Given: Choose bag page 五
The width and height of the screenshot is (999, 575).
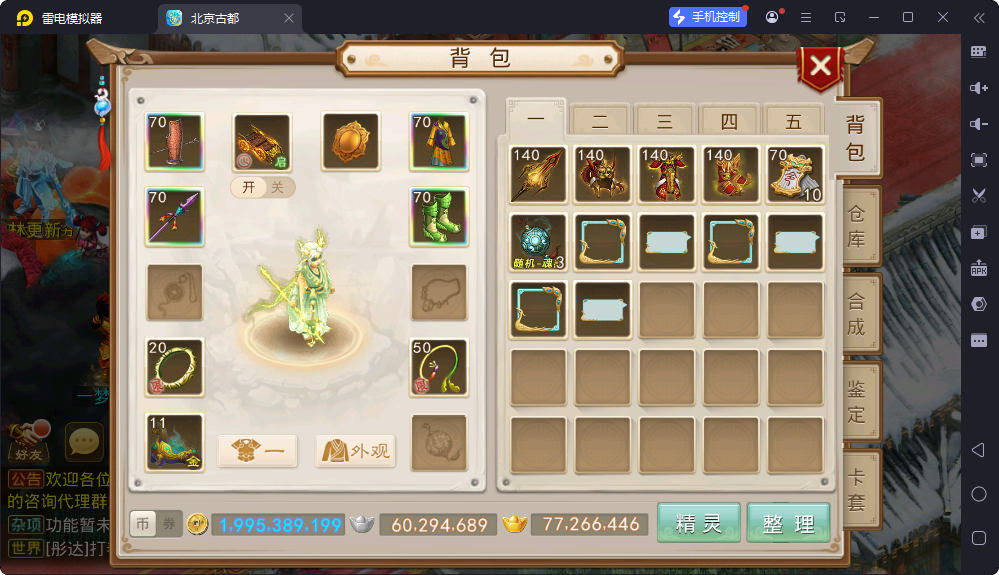Looking at the screenshot, I should click(x=794, y=121).
